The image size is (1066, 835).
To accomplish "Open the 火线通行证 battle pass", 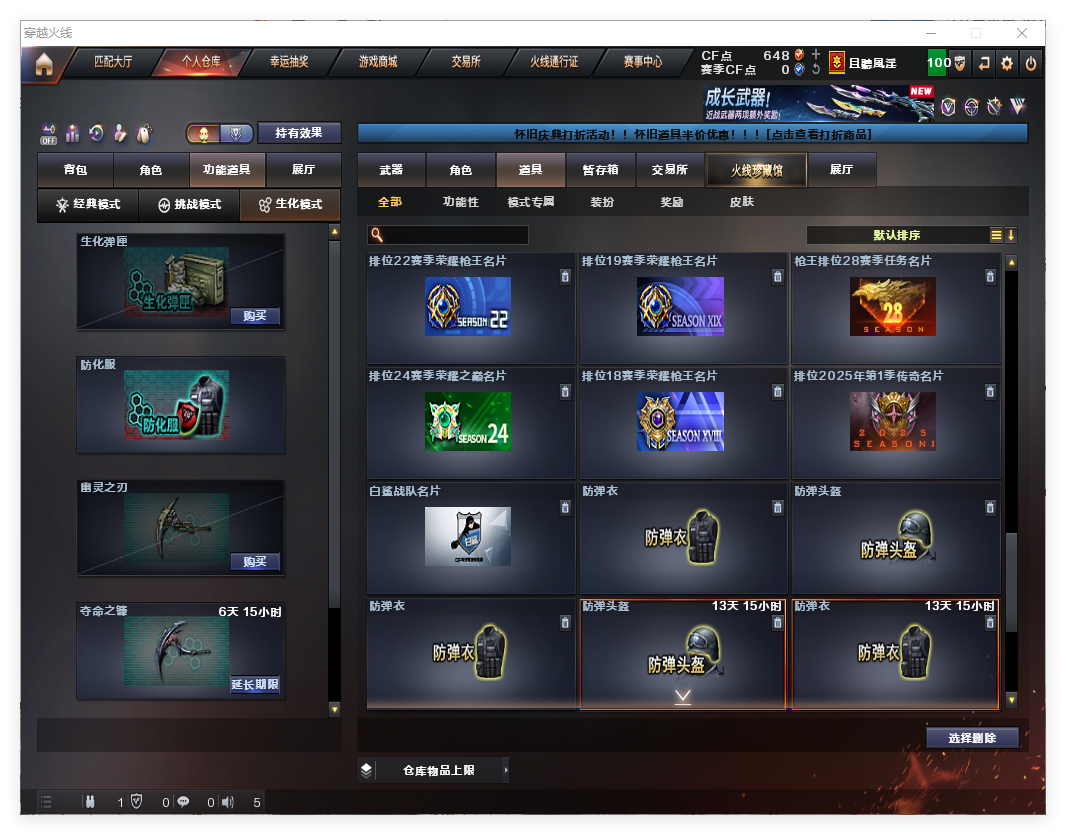I will point(554,62).
